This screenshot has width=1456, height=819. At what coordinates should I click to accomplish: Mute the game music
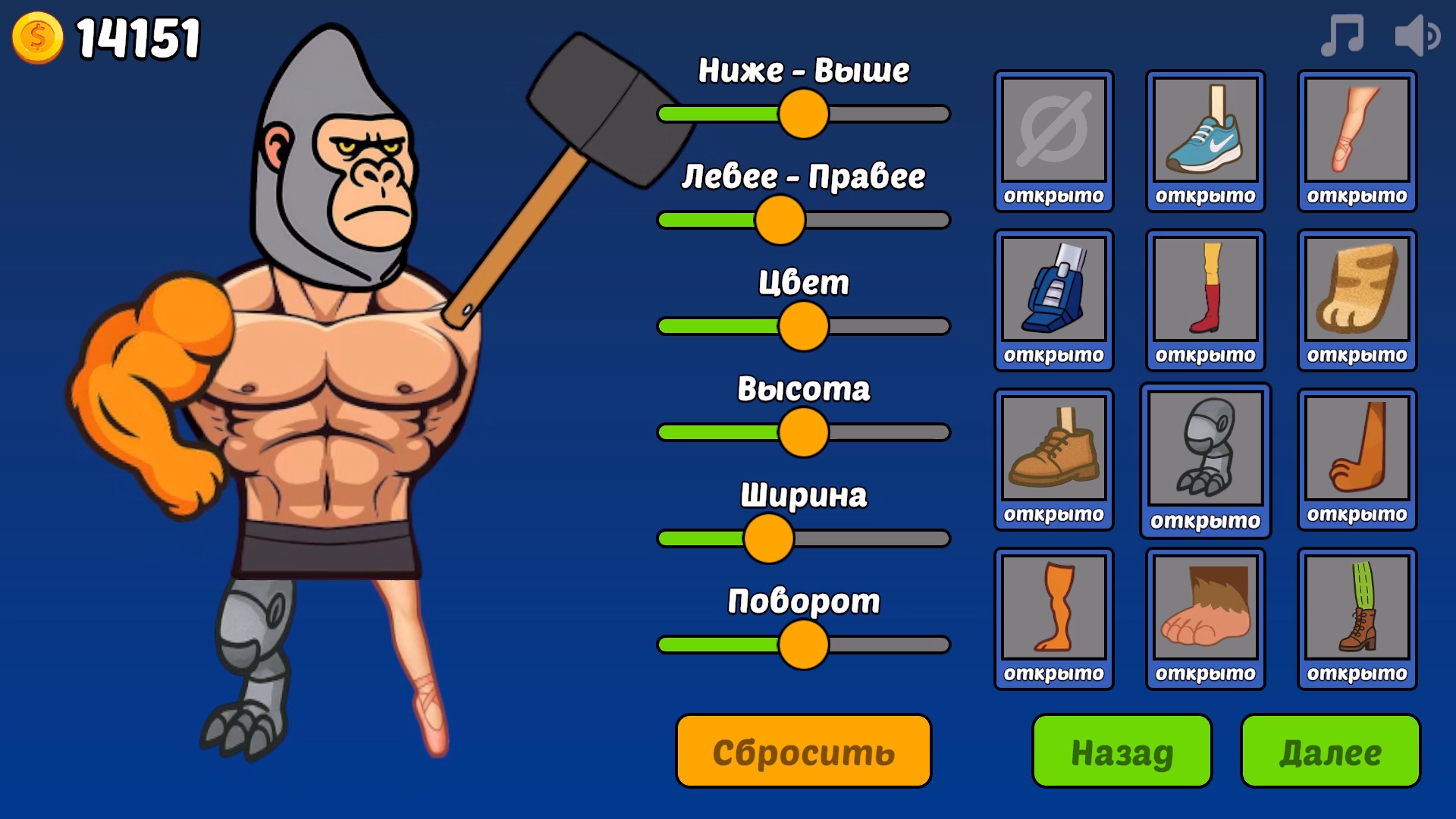pos(1341,34)
